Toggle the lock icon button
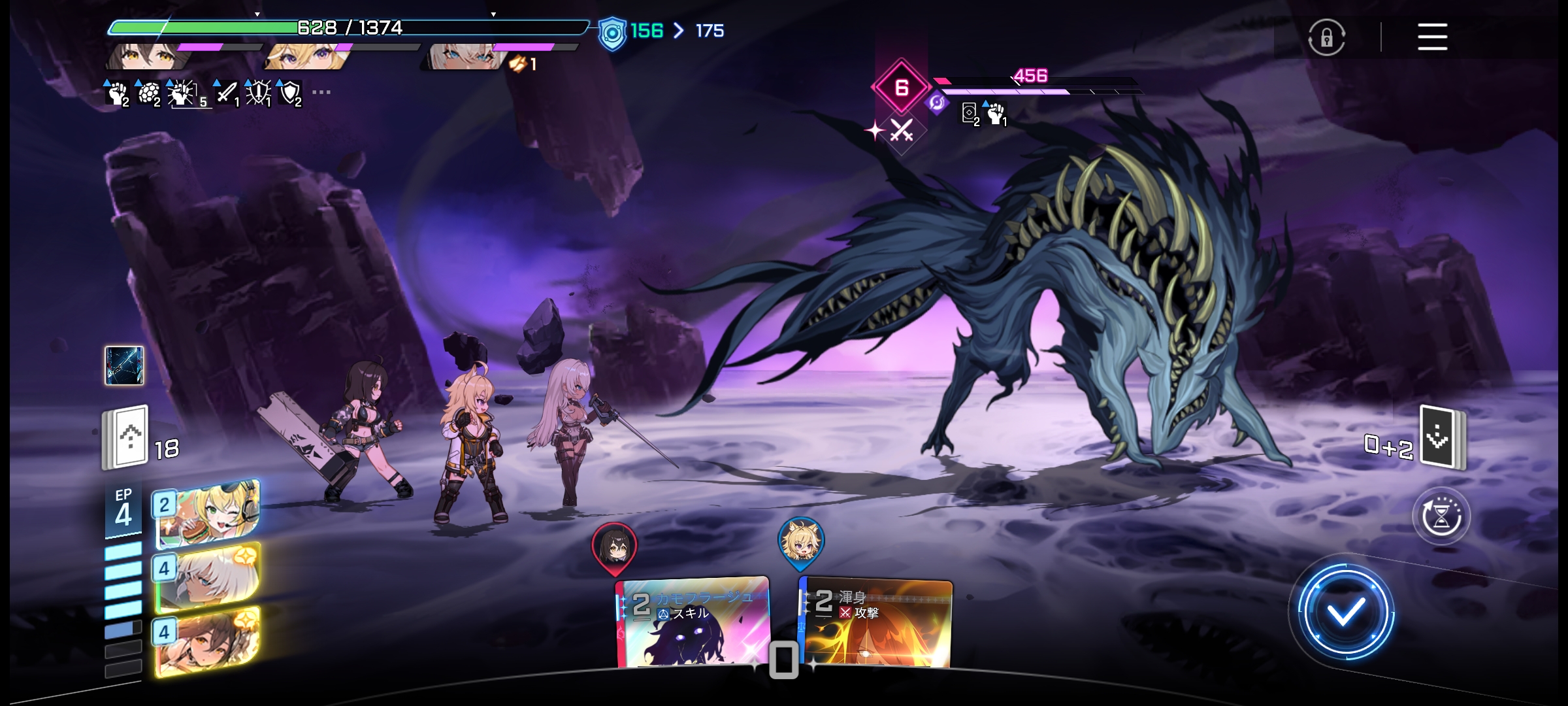The width and height of the screenshot is (1568, 706). [1326, 37]
